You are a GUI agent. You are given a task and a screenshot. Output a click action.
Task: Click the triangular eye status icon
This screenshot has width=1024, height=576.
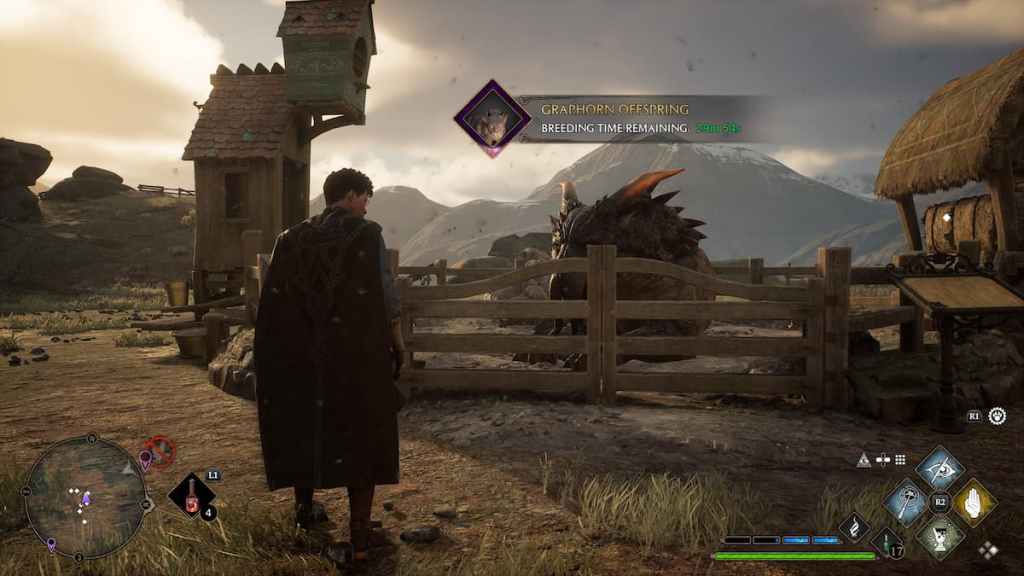(864, 460)
